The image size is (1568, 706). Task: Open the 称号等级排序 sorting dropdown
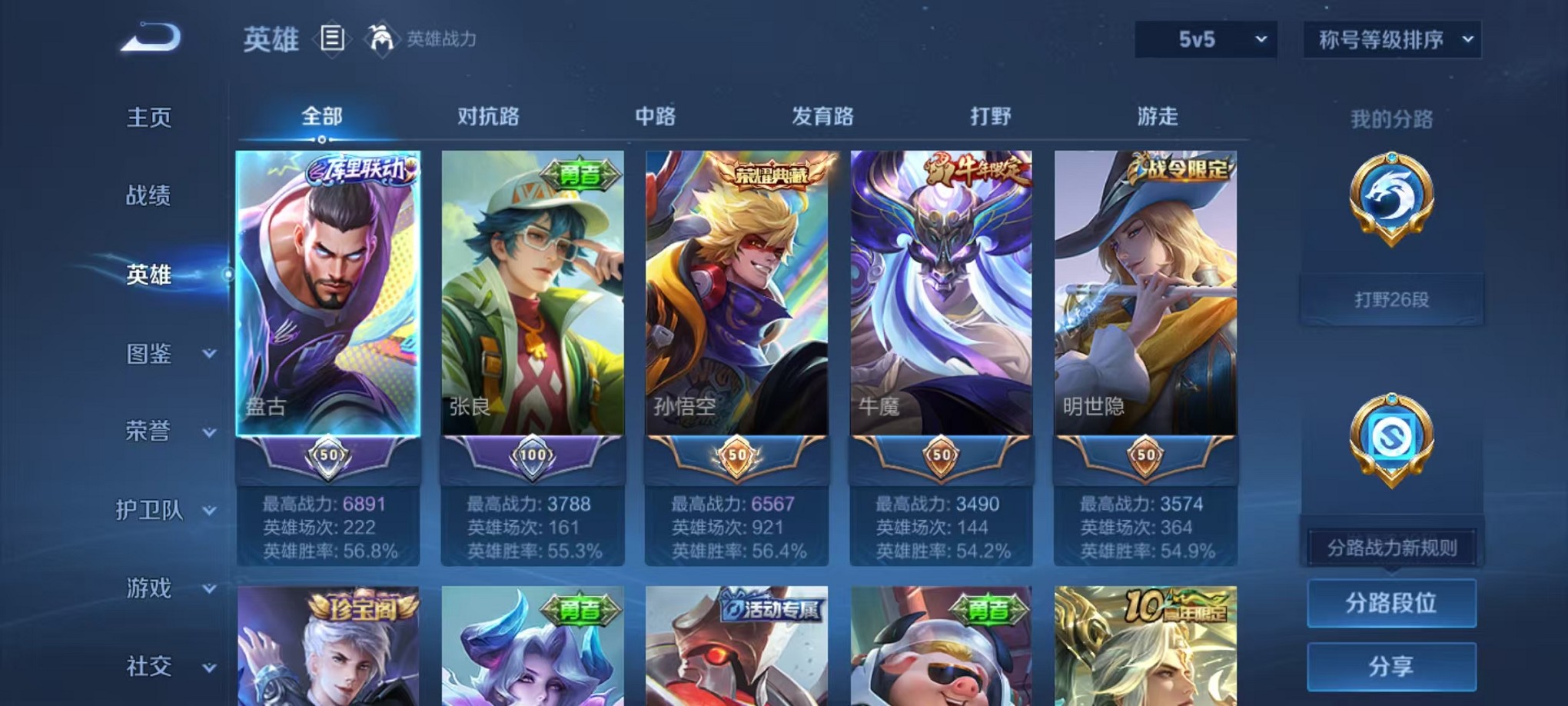tap(1391, 38)
